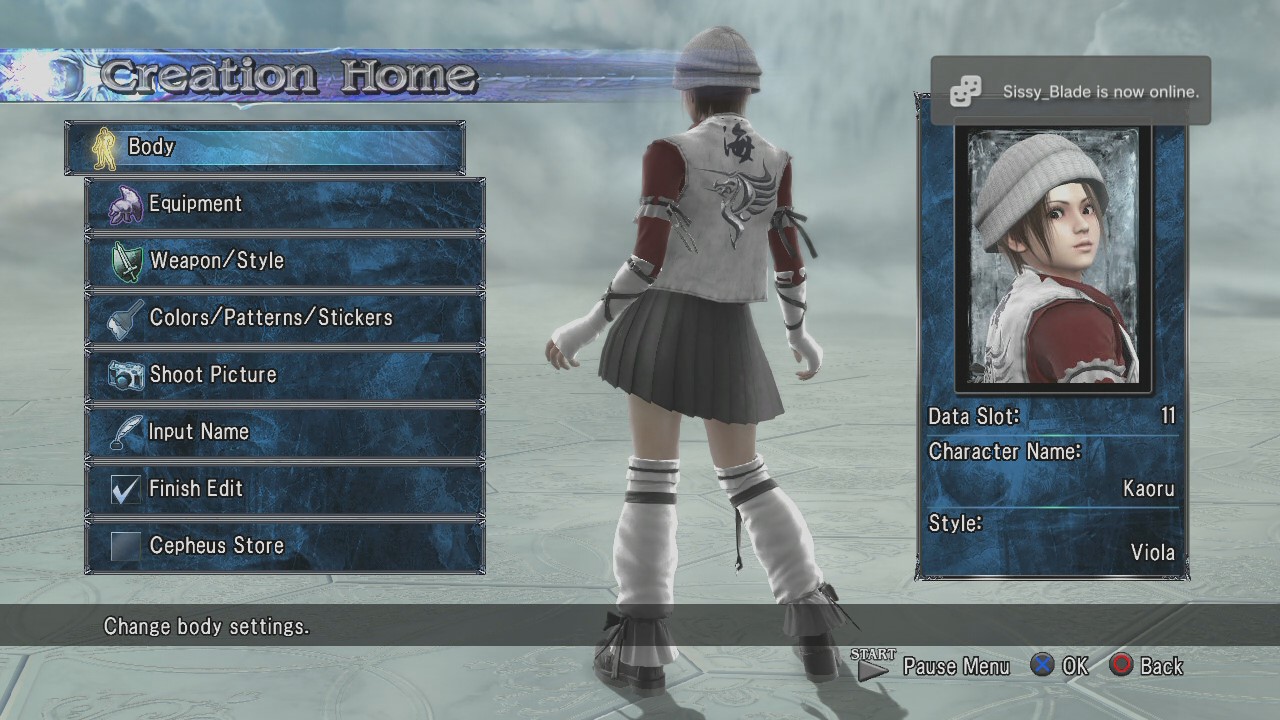Open the Equipment menu
Screen dimensions: 1280x720
point(285,205)
